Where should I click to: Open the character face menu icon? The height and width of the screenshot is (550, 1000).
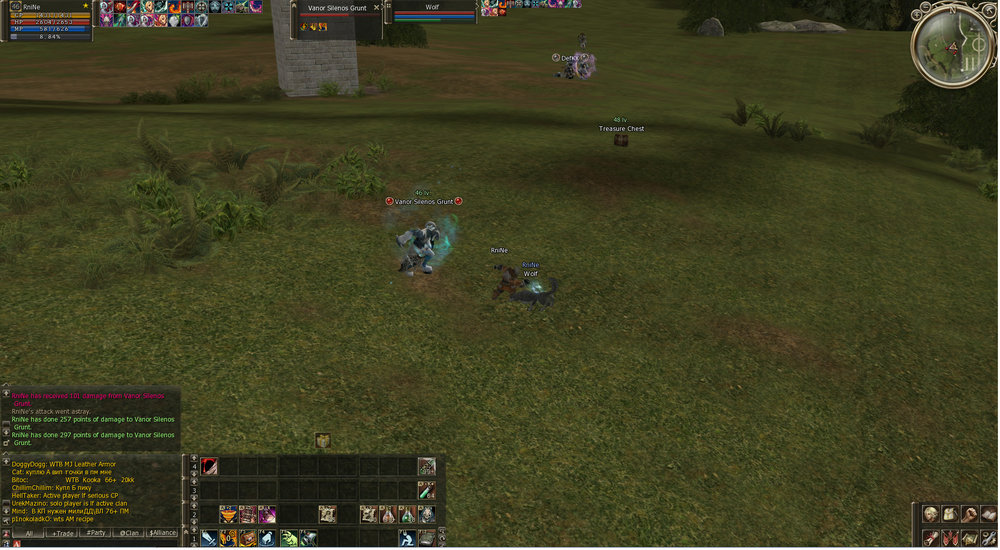pyautogui.click(x=931, y=514)
